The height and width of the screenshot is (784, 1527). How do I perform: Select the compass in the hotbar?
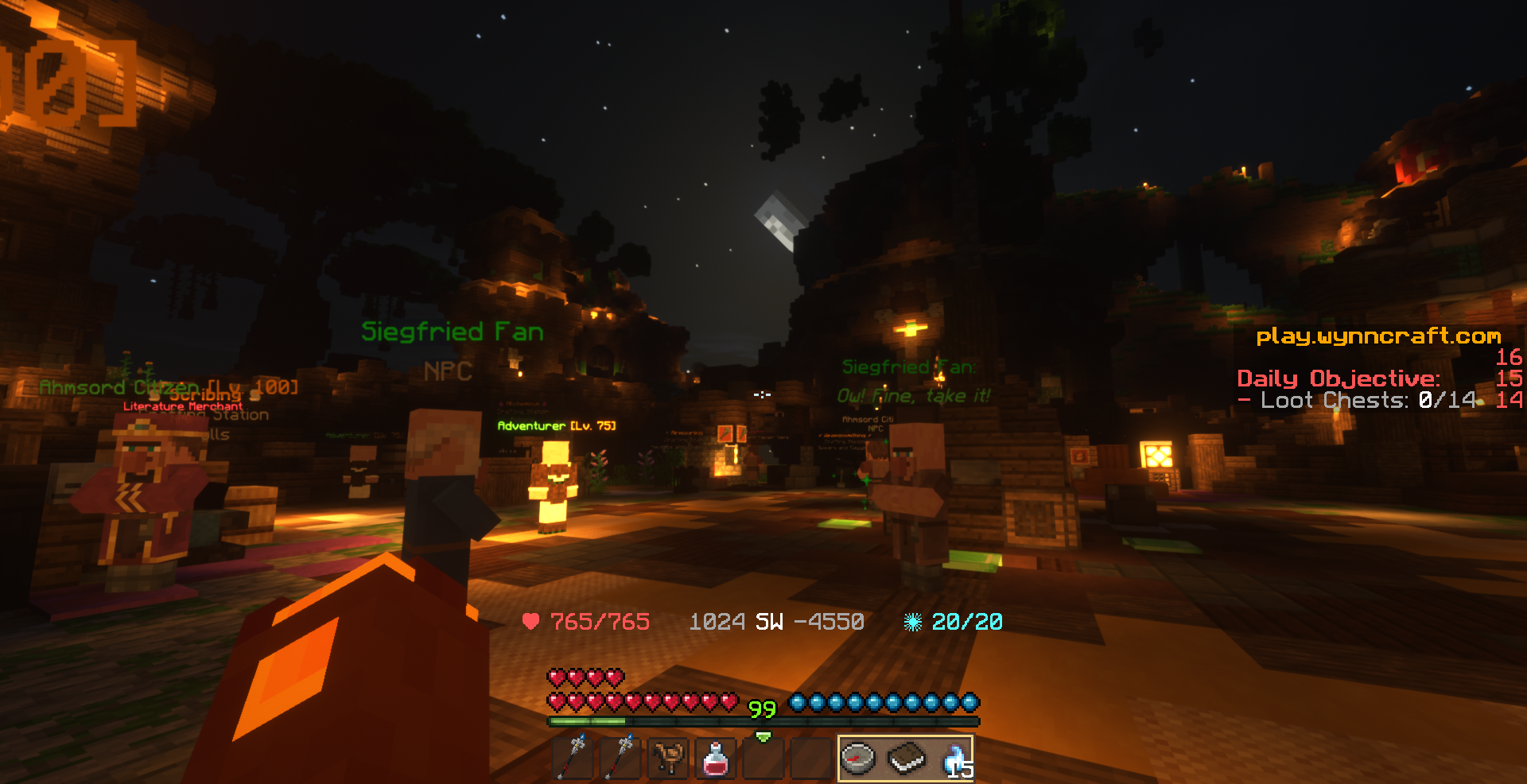[859, 758]
